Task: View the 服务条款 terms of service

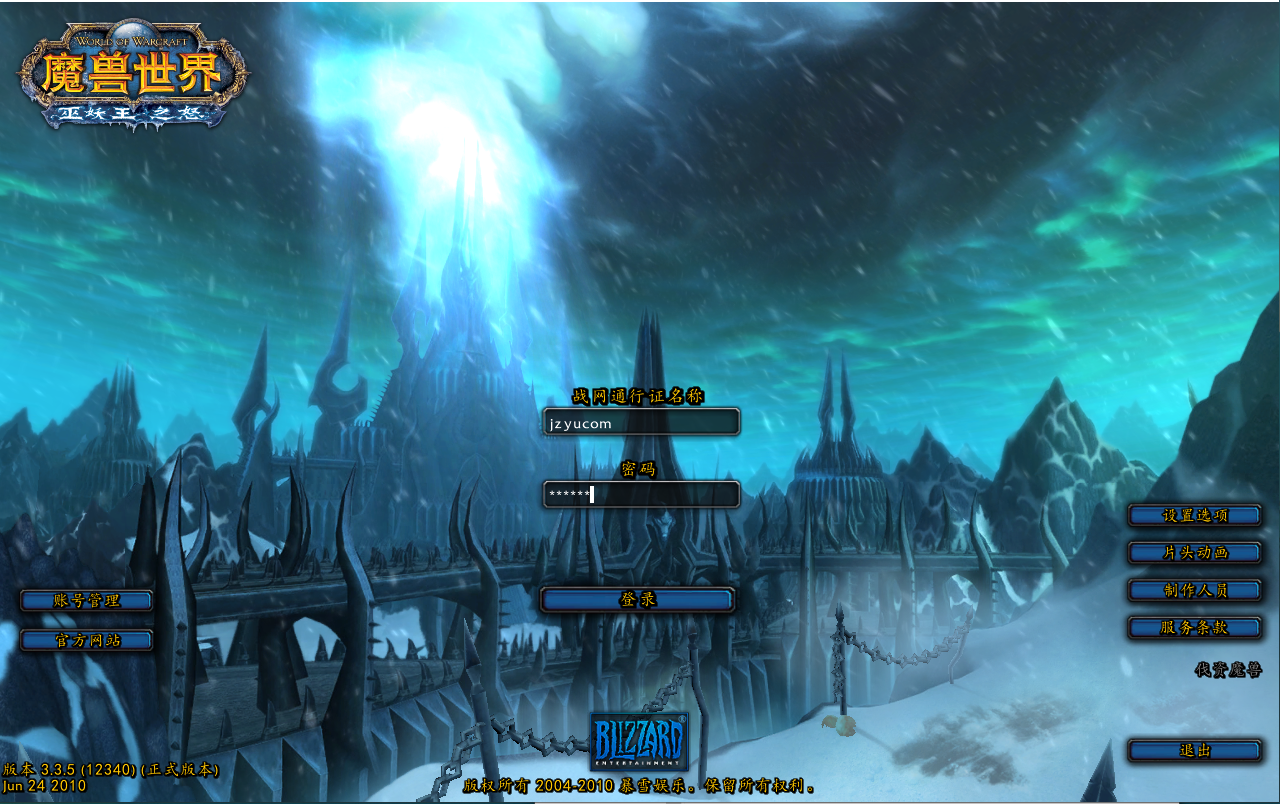Action: point(1194,628)
